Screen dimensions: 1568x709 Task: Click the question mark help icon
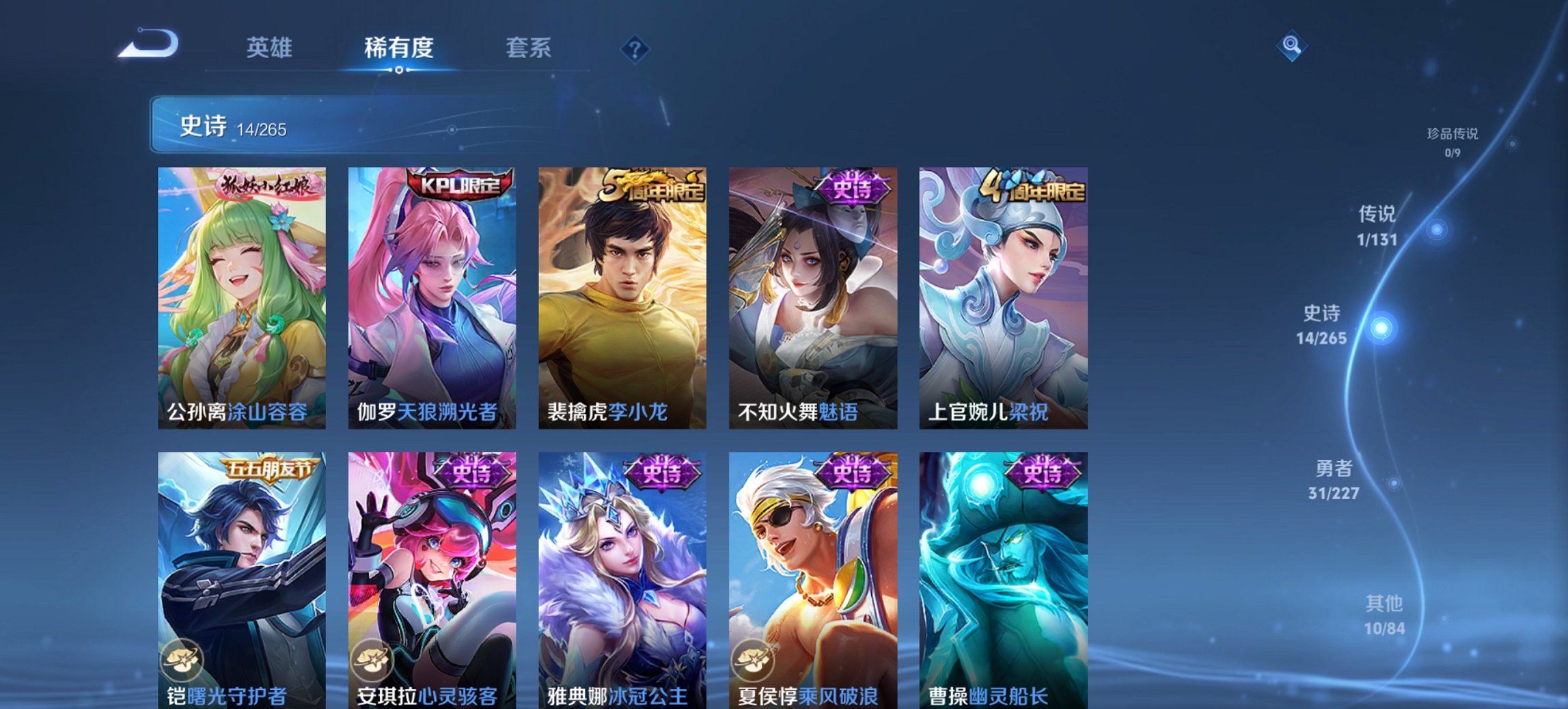pyautogui.click(x=634, y=48)
